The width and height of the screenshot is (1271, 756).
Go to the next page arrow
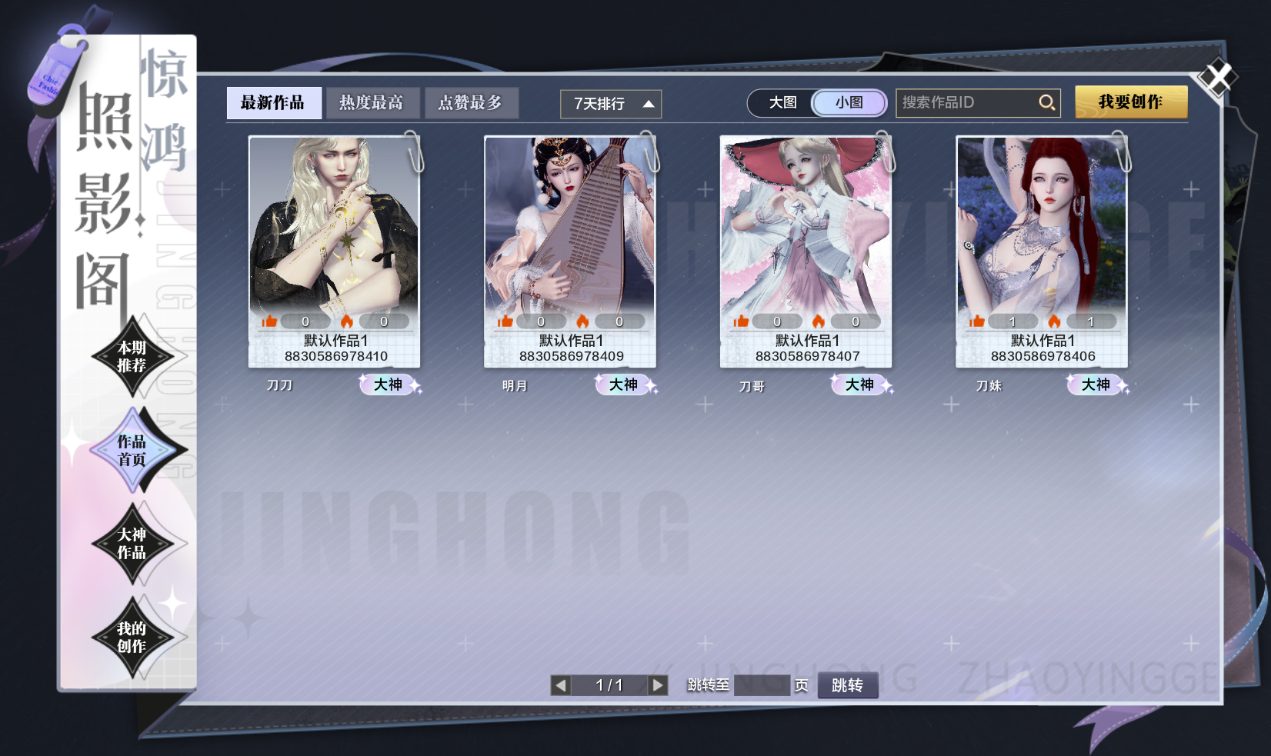pos(658,685)
